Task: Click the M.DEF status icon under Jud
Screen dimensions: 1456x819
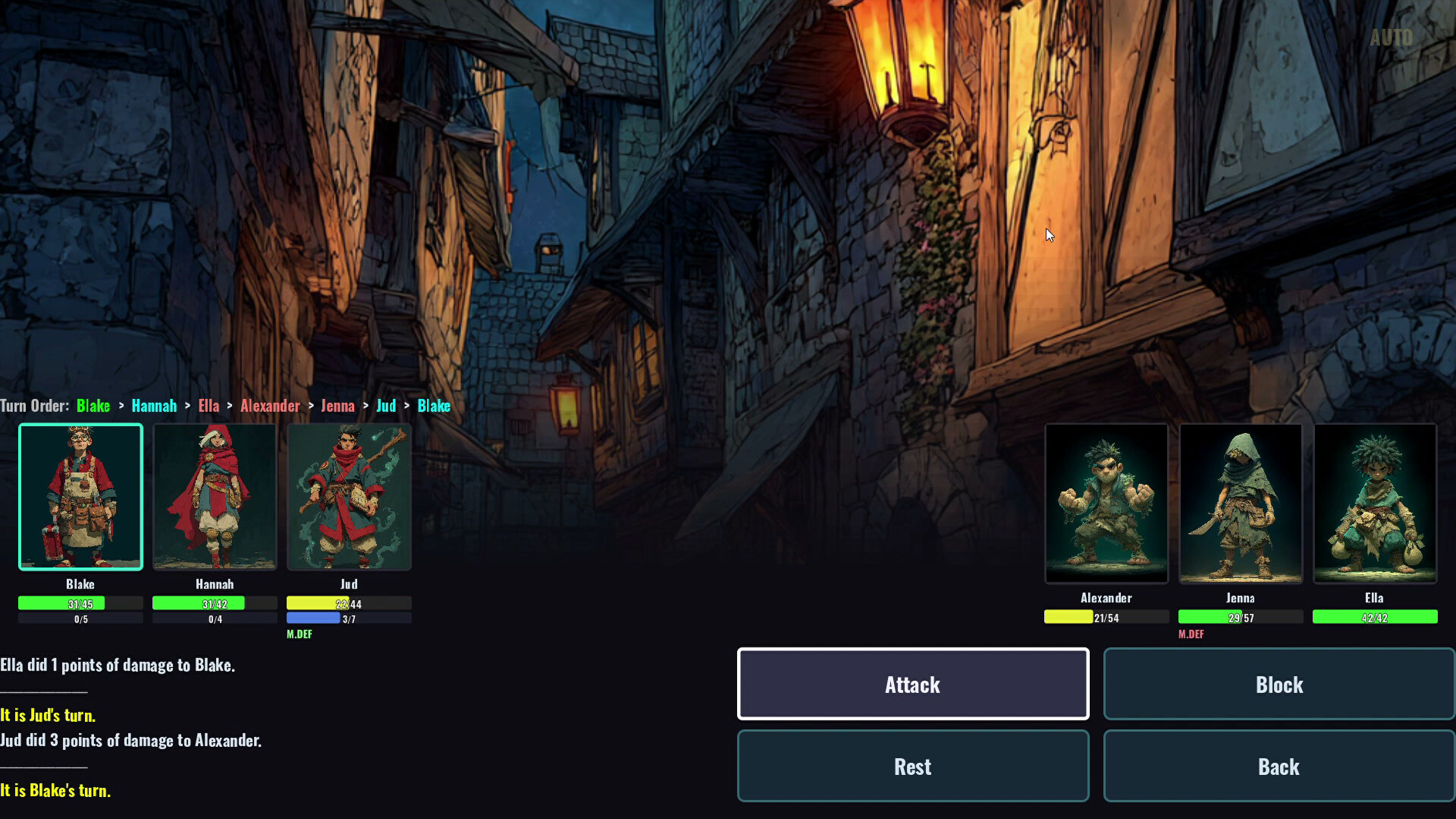Action: 299,634
